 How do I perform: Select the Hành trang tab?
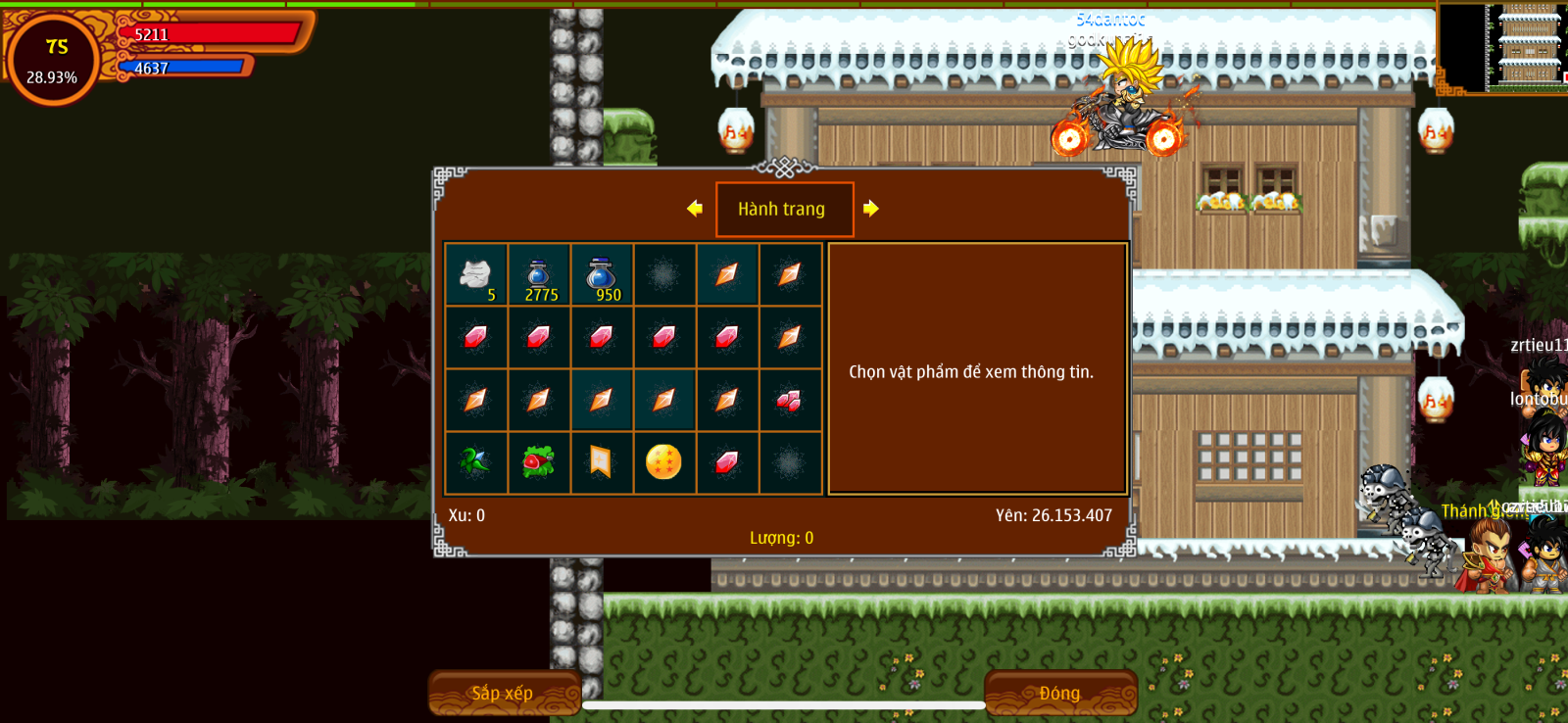pos(784,209)
